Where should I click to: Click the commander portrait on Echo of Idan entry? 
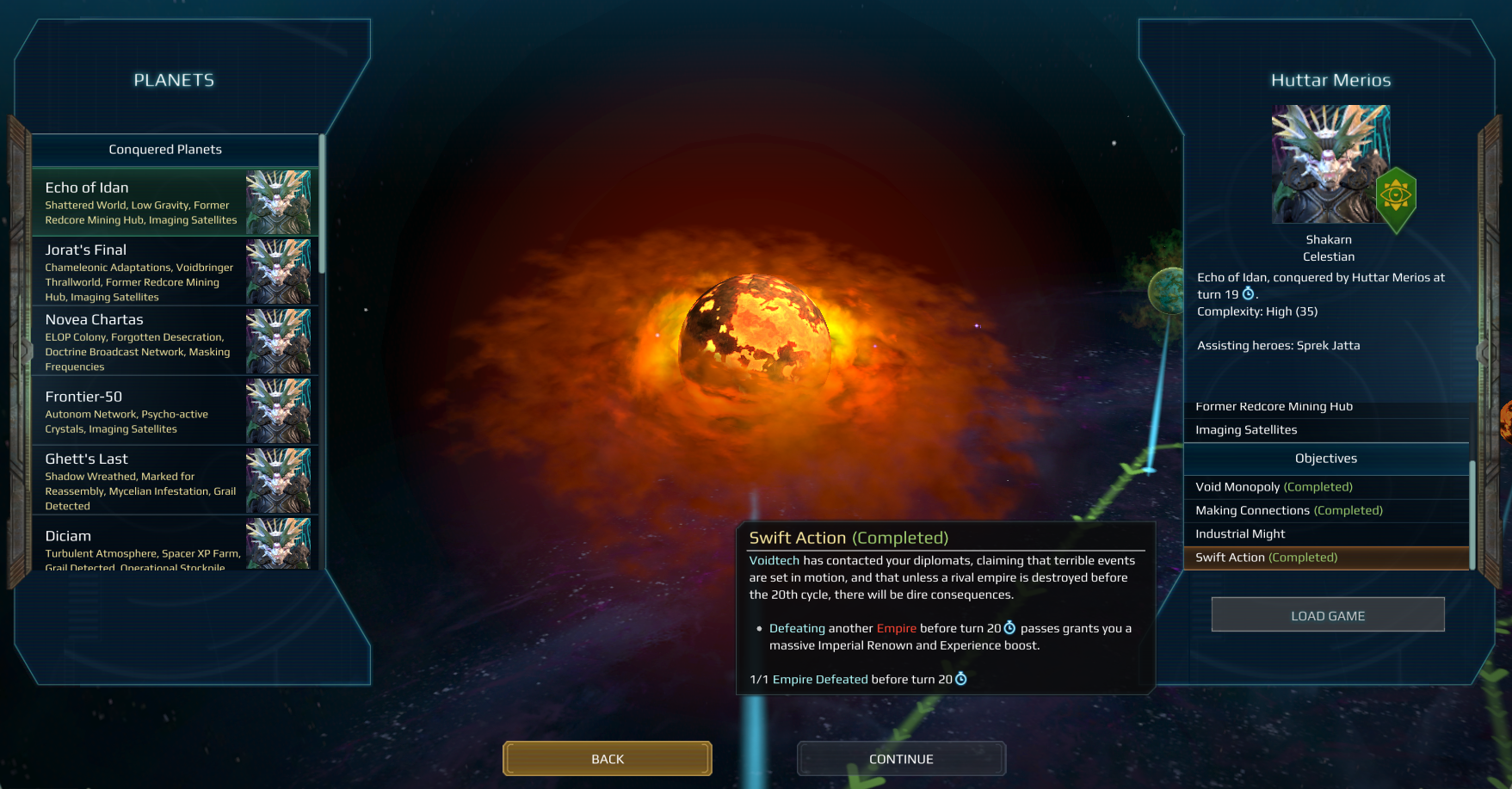point(279,202)
